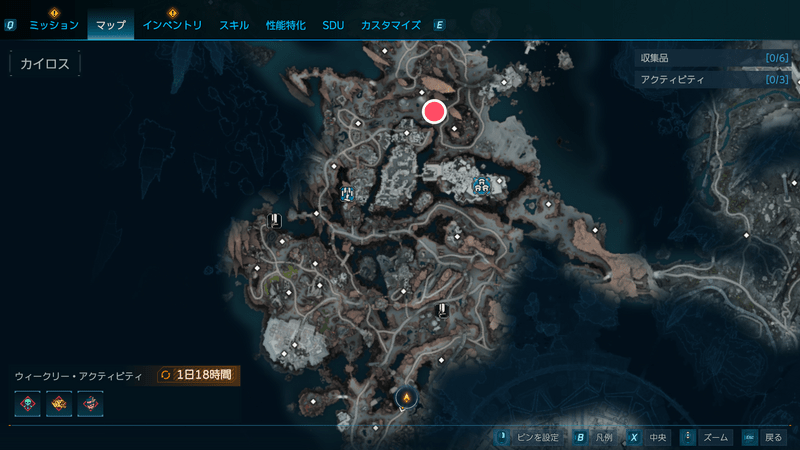Open the インベントリ tab

pyautogui.click(x=172, y=25)
